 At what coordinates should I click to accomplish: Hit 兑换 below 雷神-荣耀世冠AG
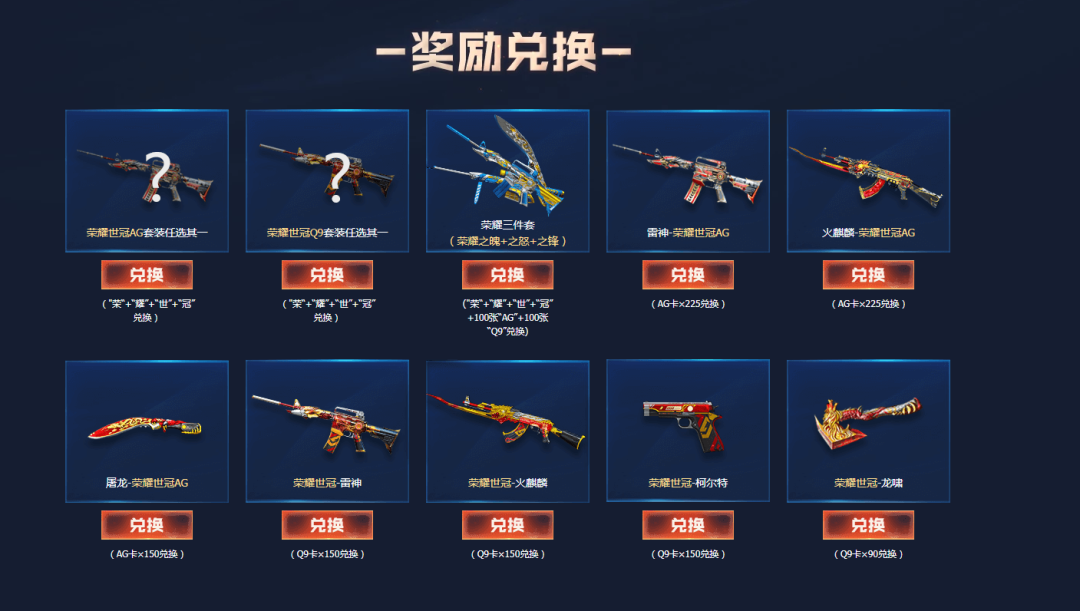coord(688,275)
